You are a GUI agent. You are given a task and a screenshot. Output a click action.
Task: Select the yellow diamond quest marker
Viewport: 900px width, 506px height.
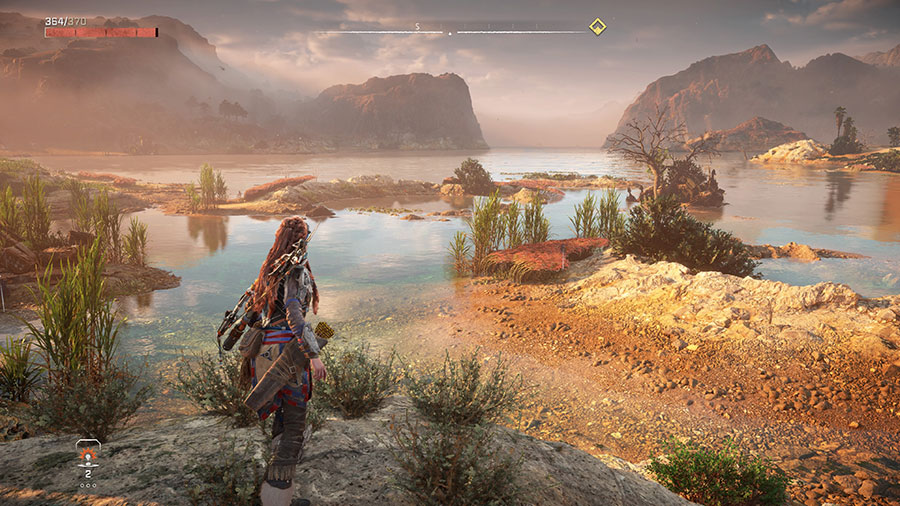tap(597, 27)
